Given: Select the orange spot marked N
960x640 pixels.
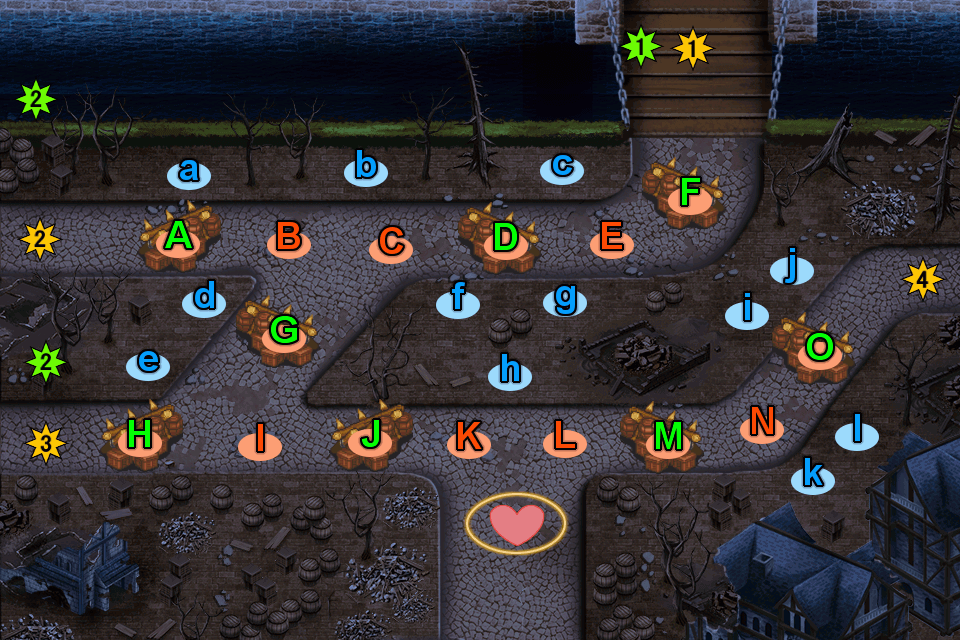Looking at the screenshot, I should 762,424.
